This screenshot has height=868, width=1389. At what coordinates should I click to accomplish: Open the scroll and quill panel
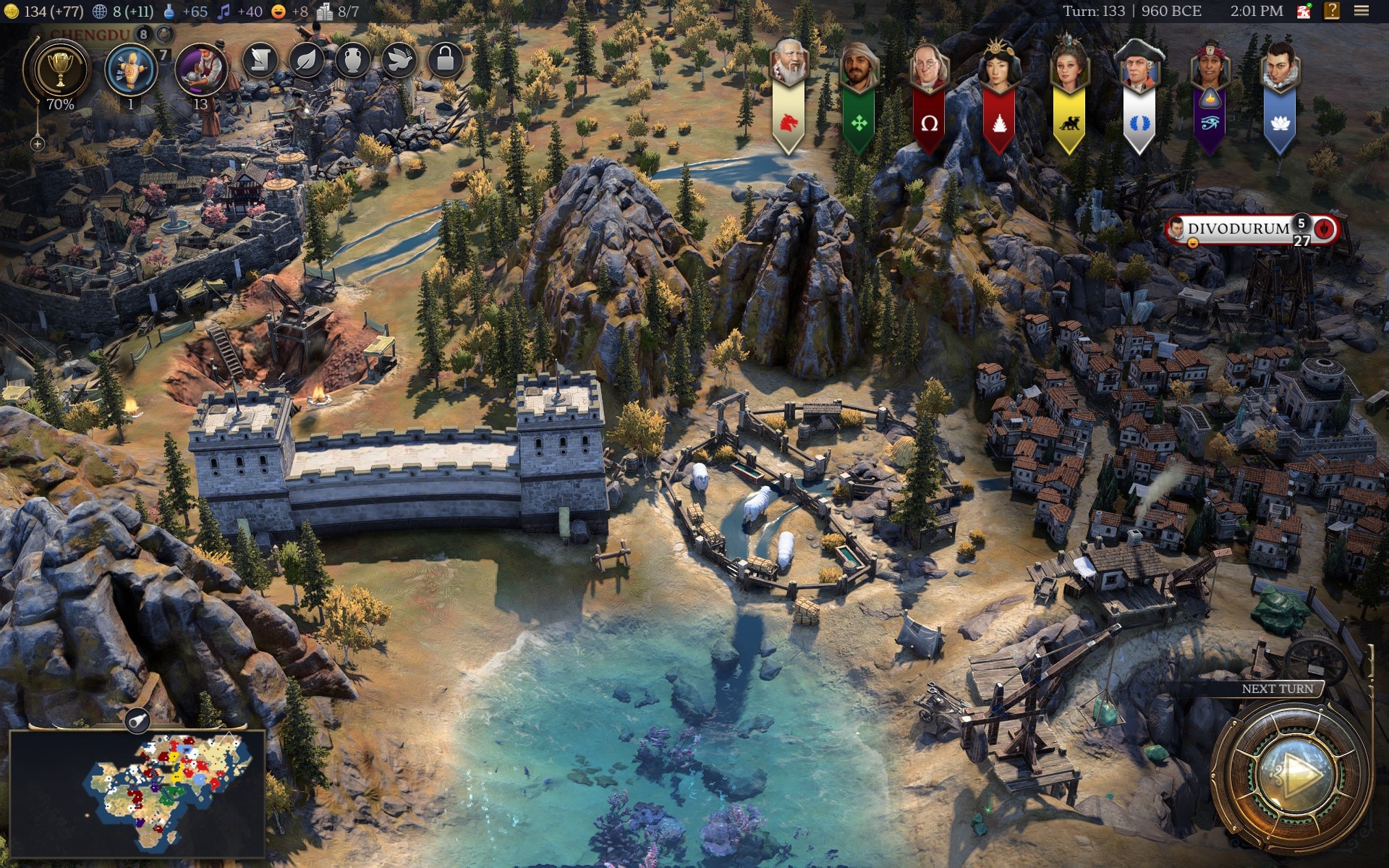260,60
